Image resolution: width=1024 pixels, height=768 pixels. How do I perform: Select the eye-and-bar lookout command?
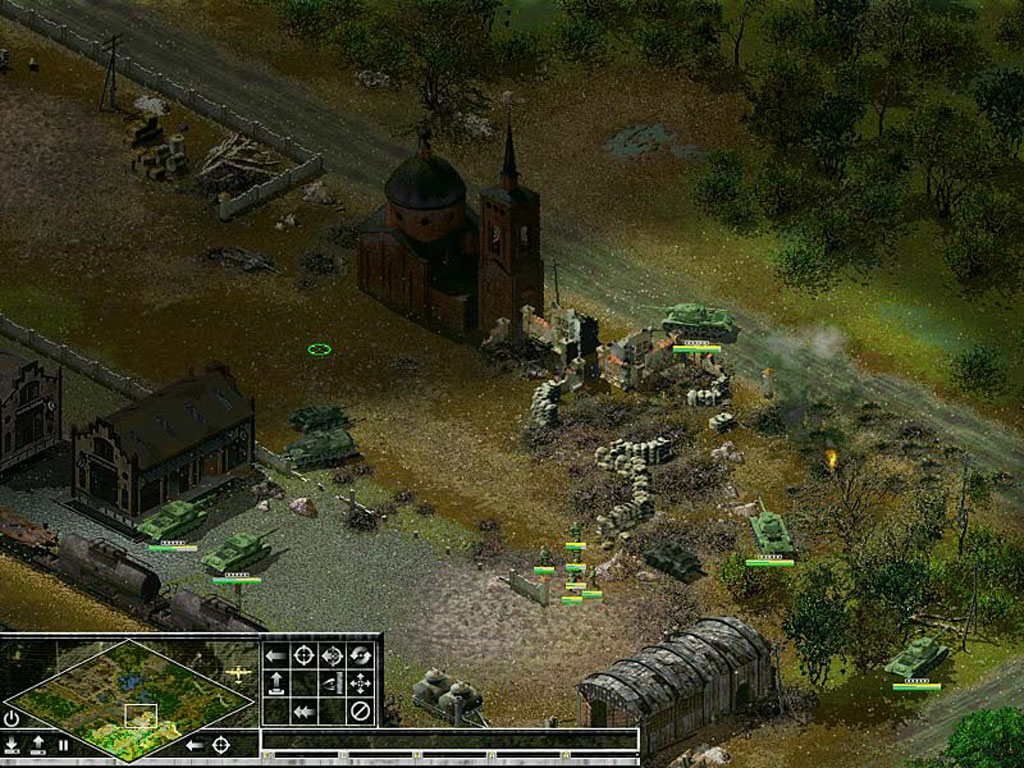point(332,684)
